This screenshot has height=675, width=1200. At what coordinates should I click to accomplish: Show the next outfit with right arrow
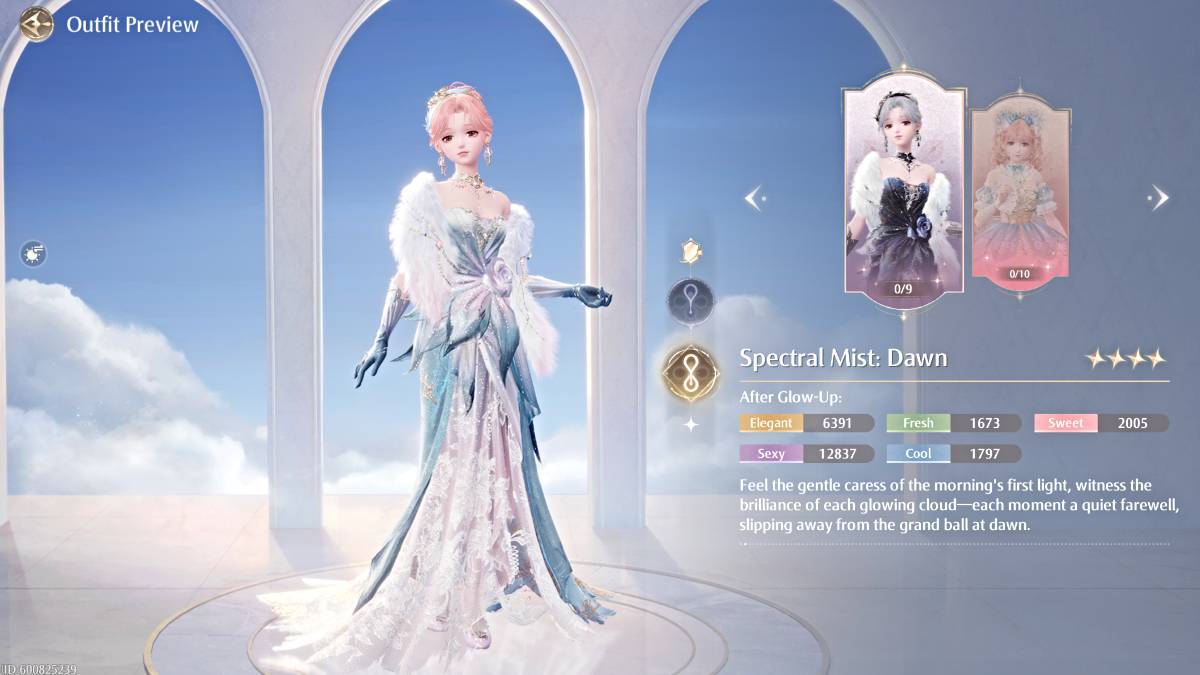click(x=1159, y=197)
